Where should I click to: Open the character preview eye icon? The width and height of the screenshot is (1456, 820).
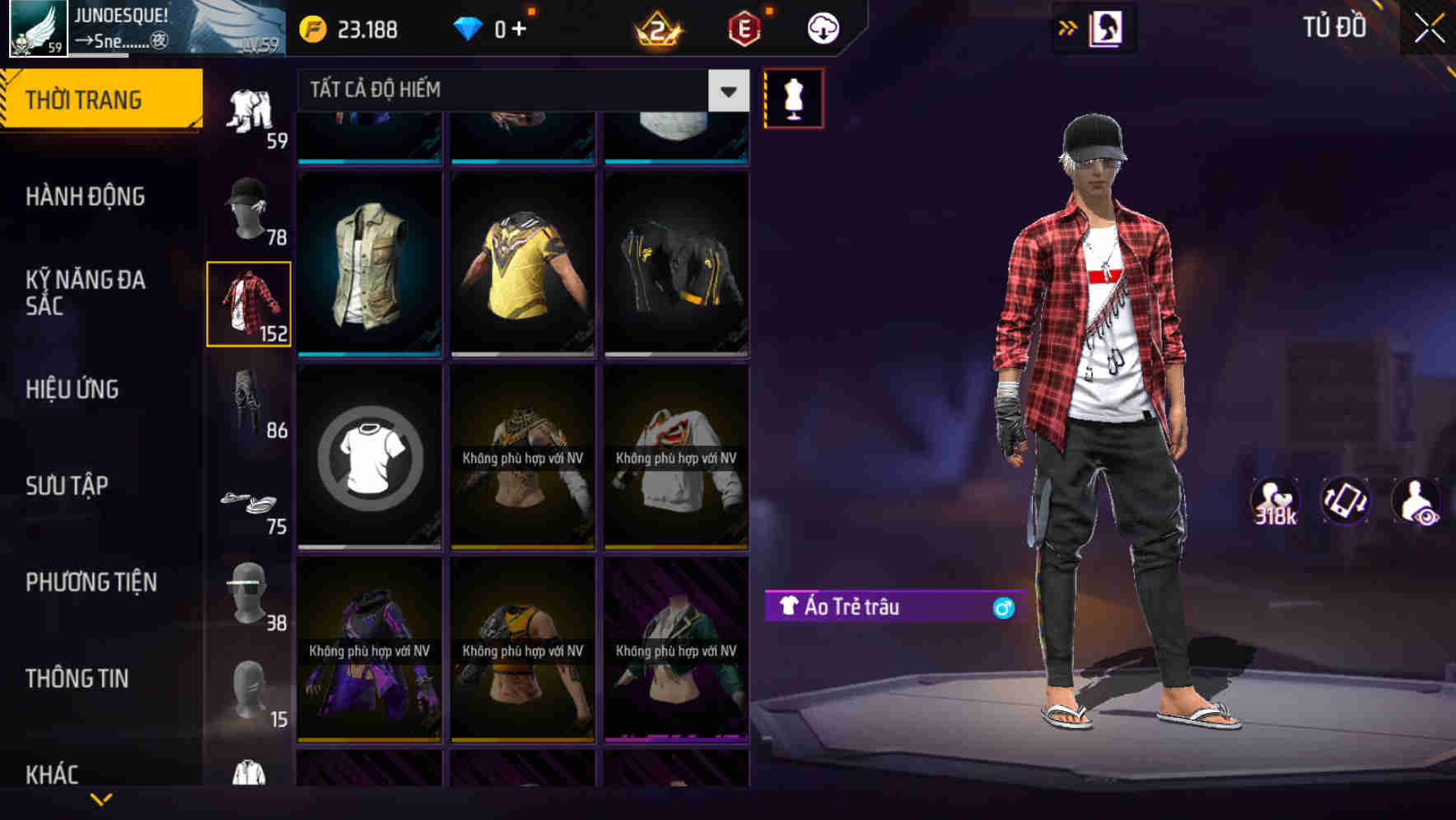pyautogui.click(x=1413, y=501)
